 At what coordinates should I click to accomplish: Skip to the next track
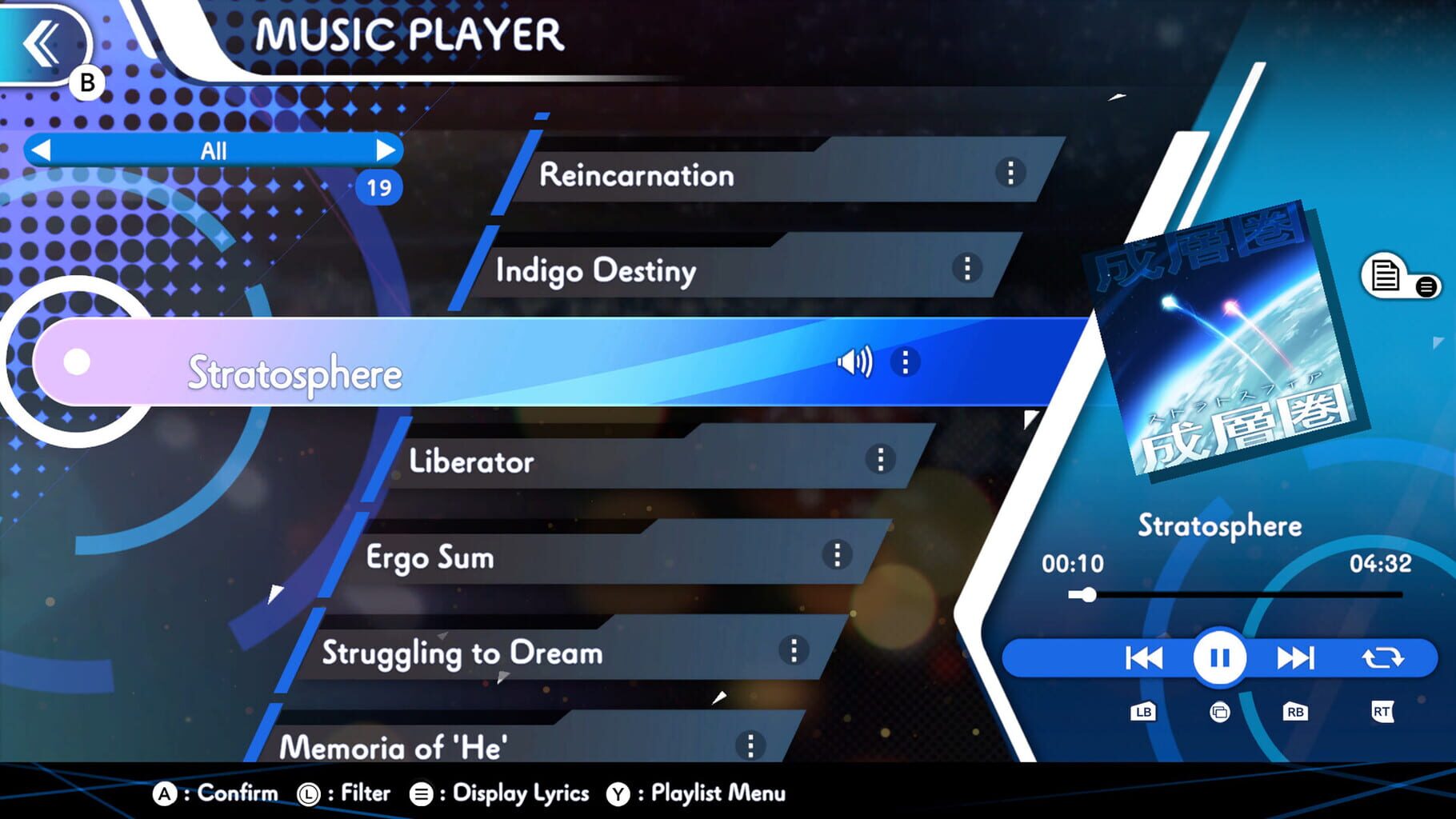tap(1296, 657)
